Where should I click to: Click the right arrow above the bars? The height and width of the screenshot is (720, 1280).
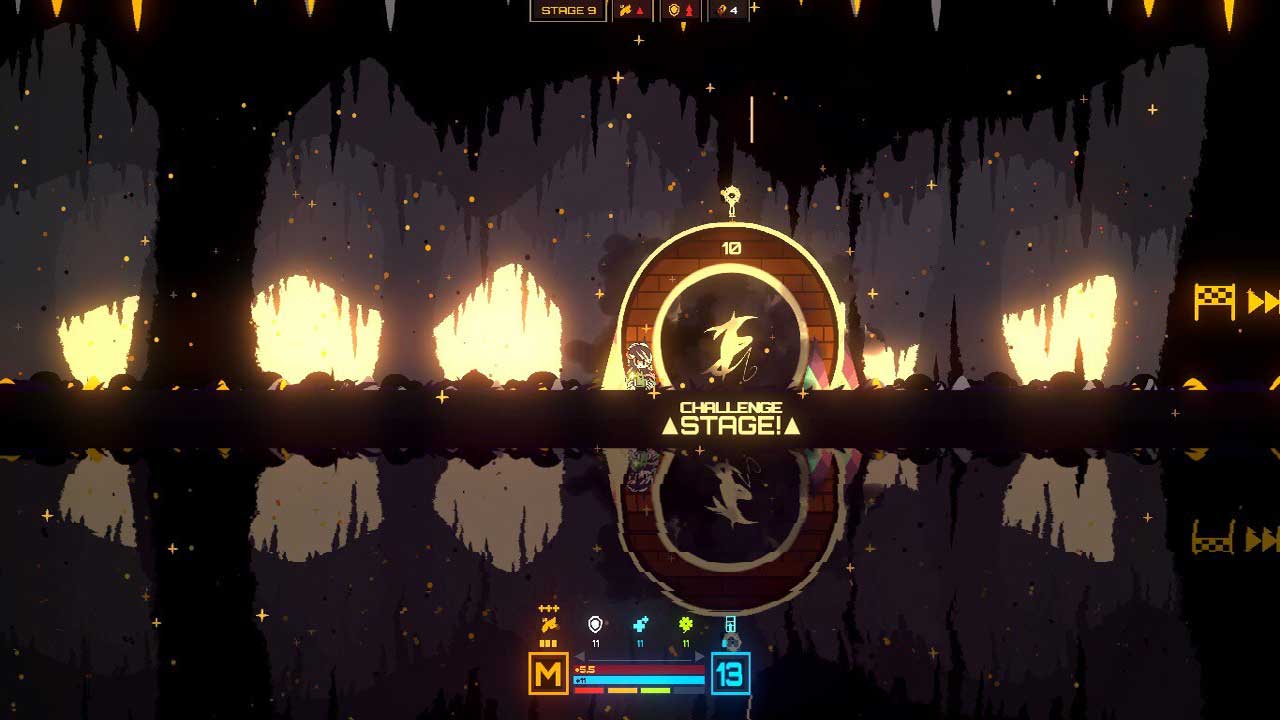700,657
